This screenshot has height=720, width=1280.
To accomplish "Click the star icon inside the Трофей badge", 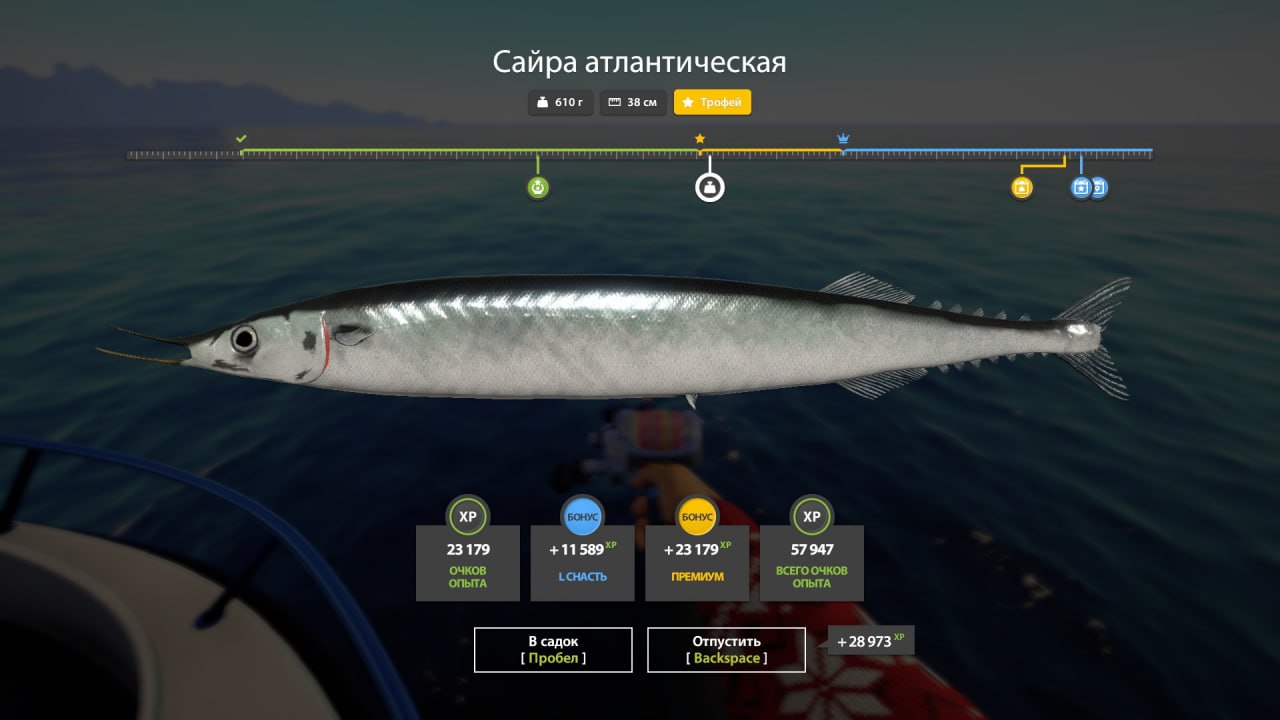I will pyautogui.click(x=686, y=102).
